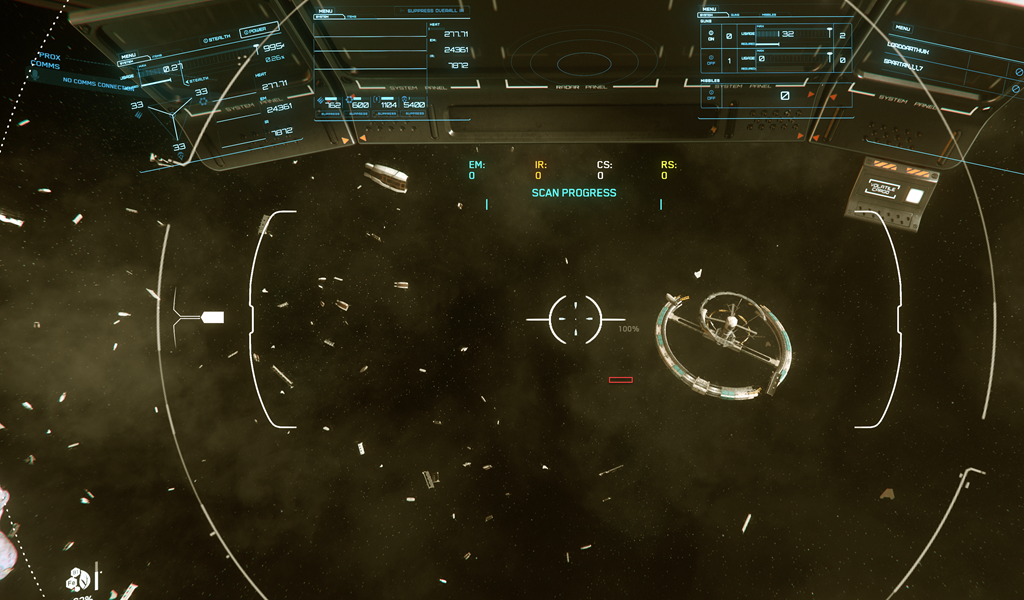Screen dimensions: 1024x600
Task: Open MENU above the player list
Action: pos(903,28)
